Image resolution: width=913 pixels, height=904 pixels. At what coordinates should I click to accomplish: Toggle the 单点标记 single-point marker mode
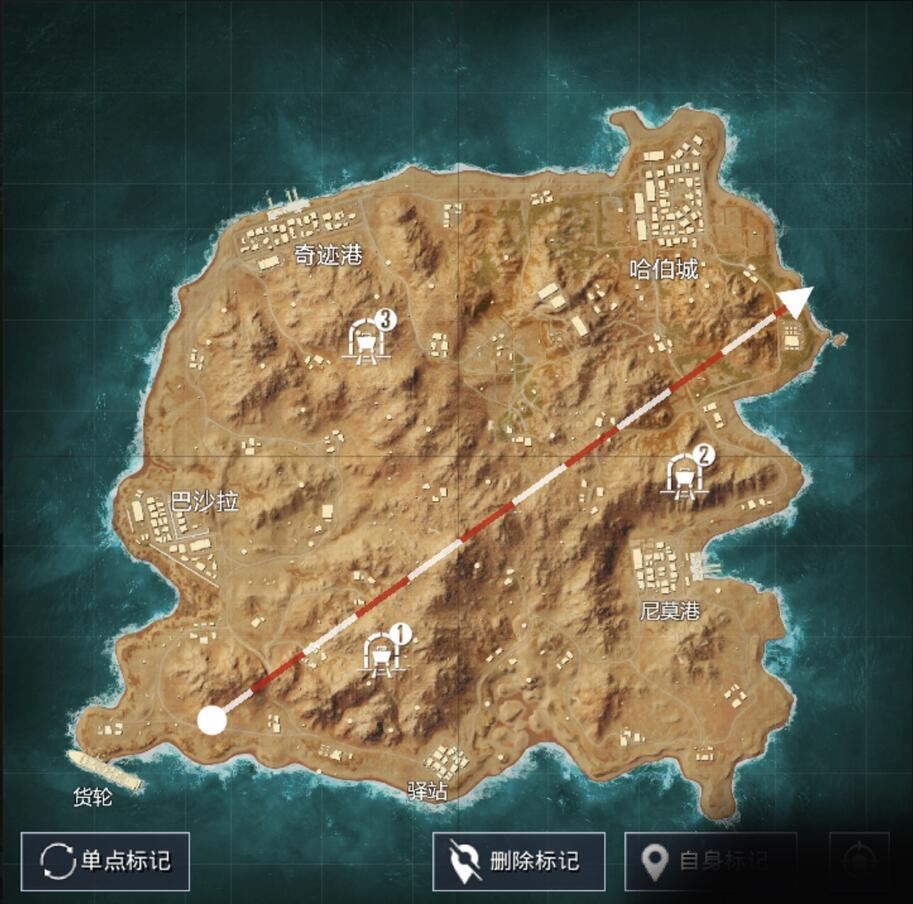(105, 861)
